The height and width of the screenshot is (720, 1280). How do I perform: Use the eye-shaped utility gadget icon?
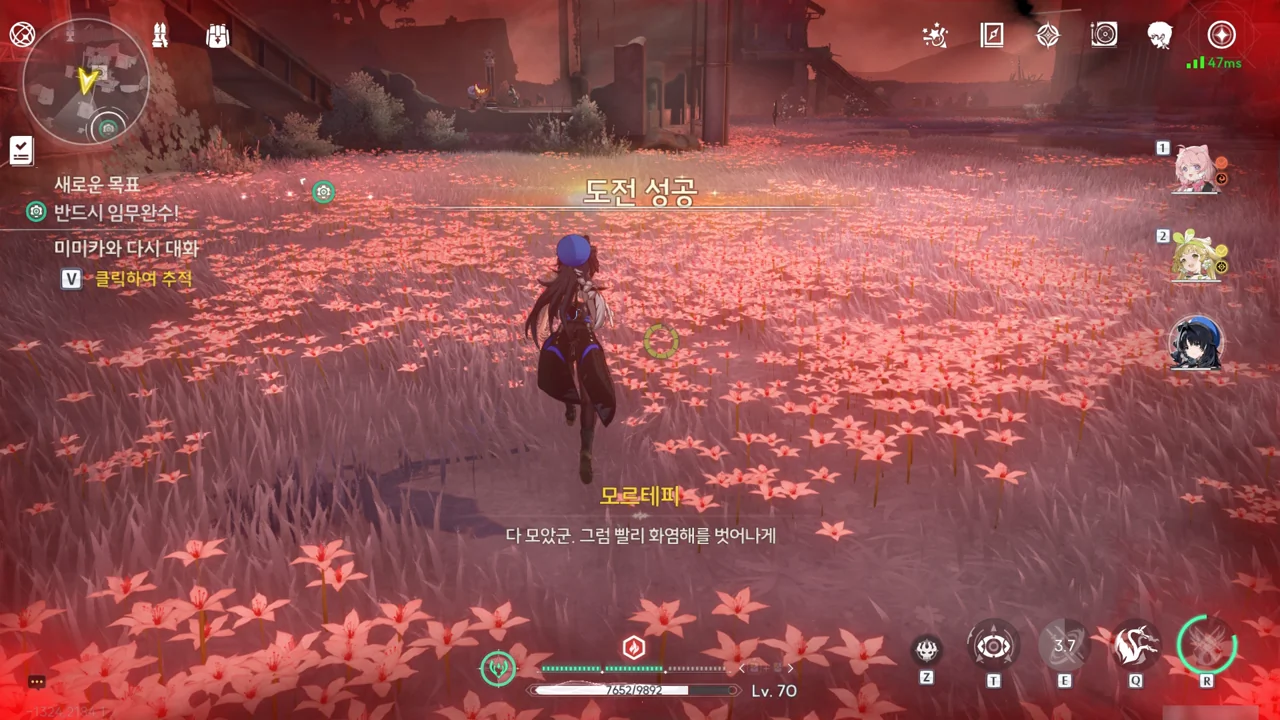click(x=994, y=646)
